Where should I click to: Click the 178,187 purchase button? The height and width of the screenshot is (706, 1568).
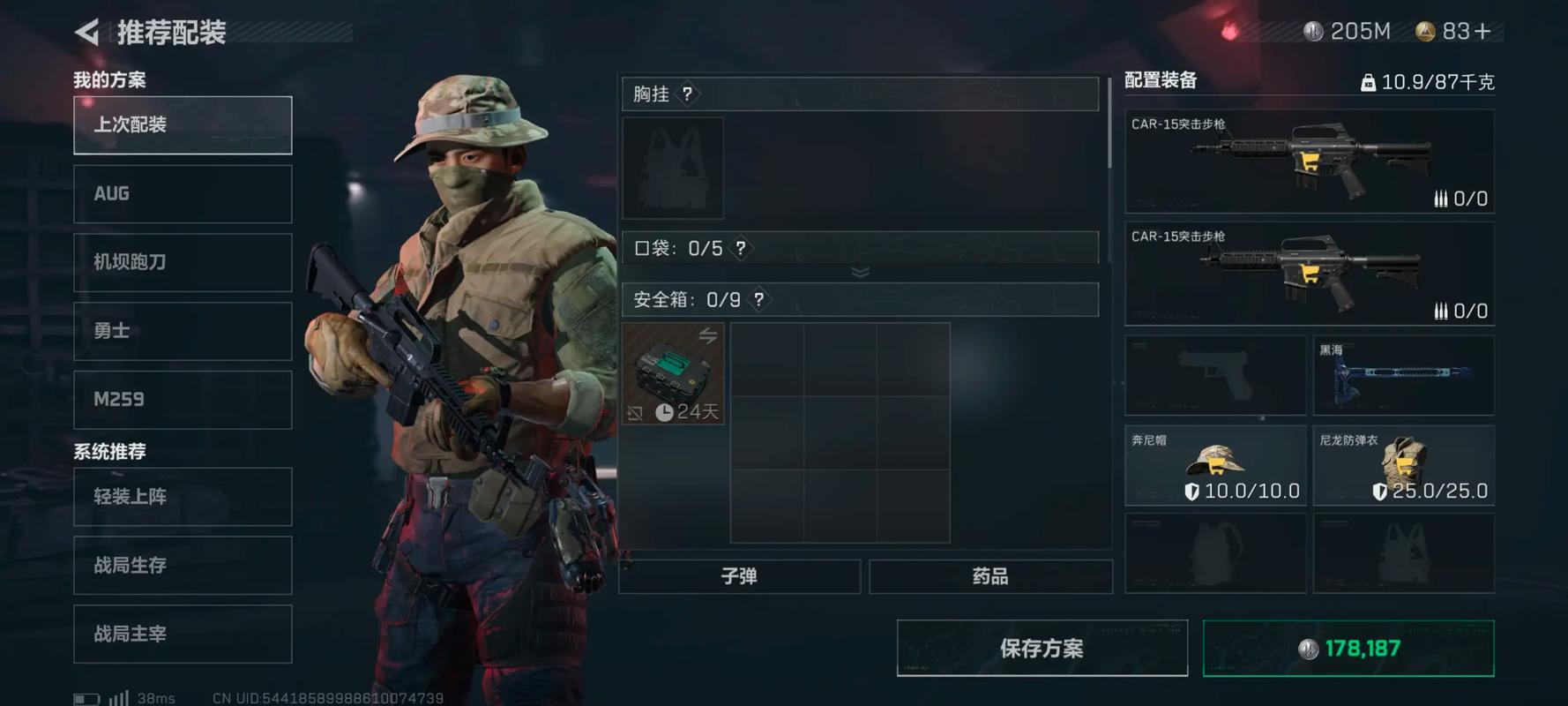click(1345, 647)
